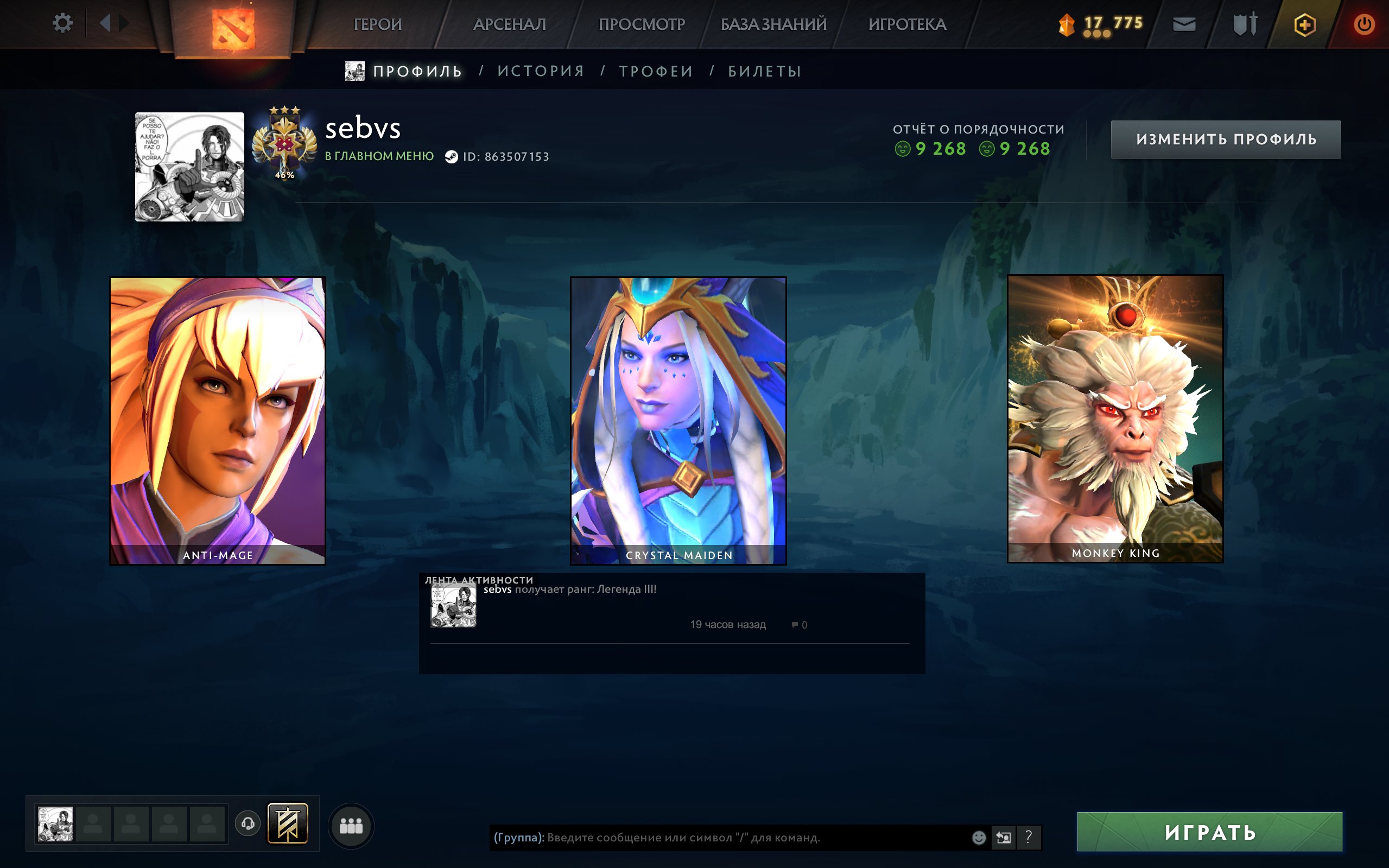Click the ИЗМЕНИТЬ ПРОФИЛЬ button
This screenshot has height=868, width=1389.
[1227, 140]
